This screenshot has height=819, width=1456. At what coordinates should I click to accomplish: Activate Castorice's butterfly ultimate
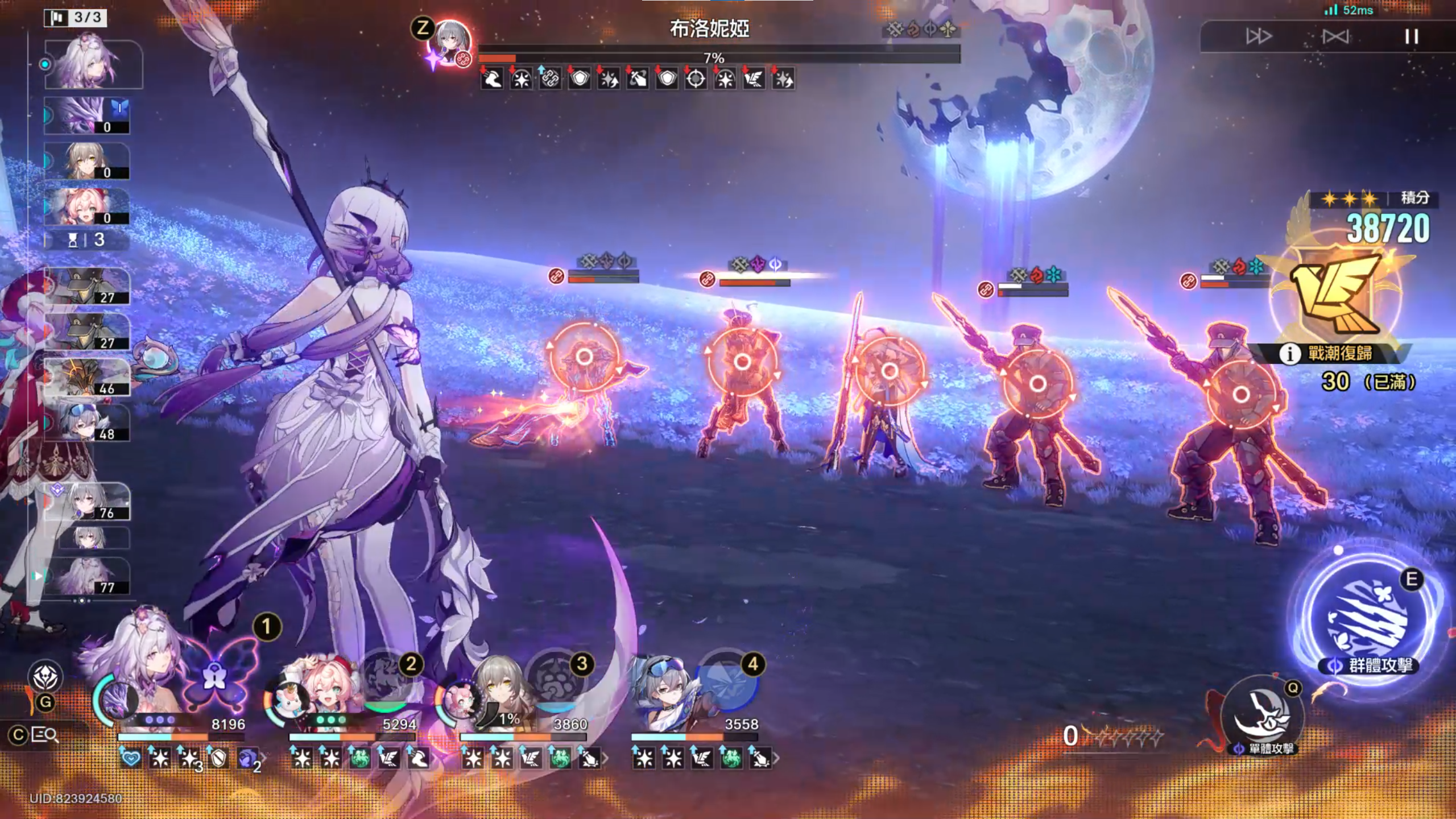coord(215,677)
